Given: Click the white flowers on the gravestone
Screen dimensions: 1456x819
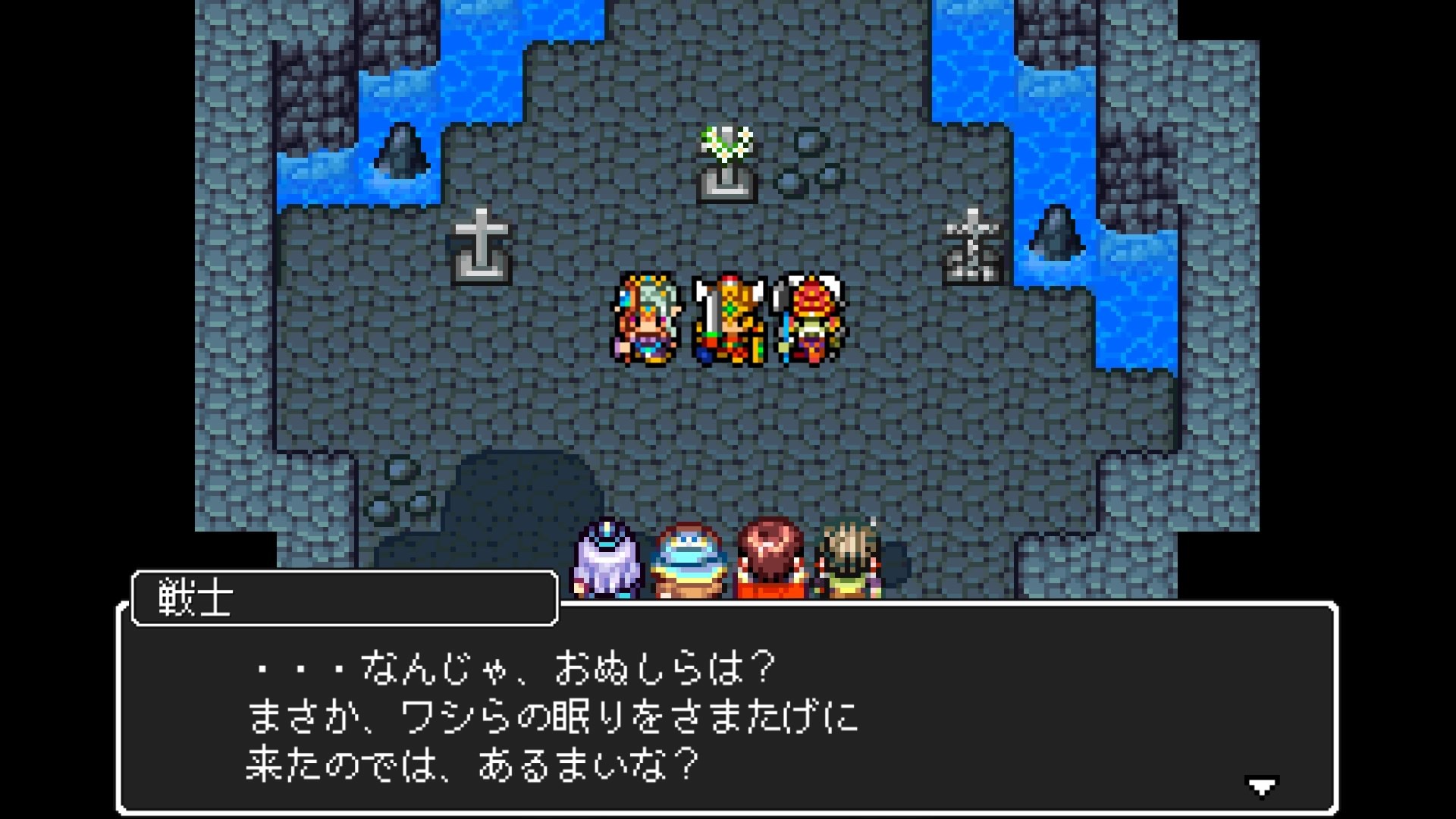Looking at the screenshot, I should (723, 144).
